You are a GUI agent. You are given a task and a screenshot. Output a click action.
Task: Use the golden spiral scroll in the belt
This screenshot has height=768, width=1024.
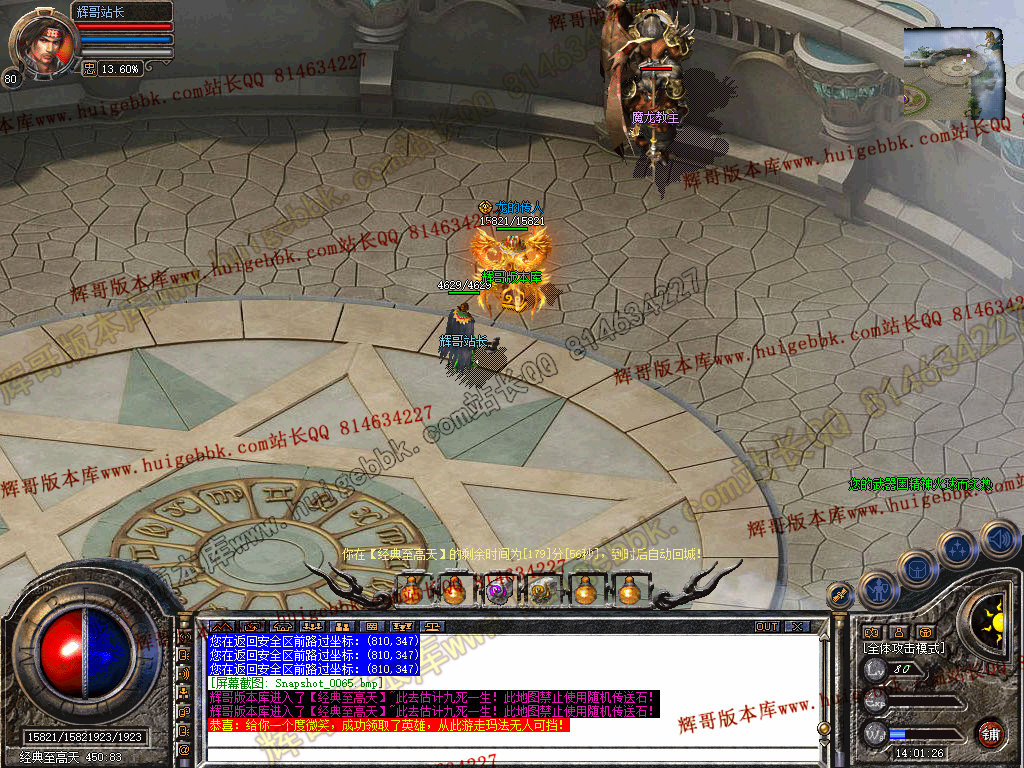(x=541, y=591)
